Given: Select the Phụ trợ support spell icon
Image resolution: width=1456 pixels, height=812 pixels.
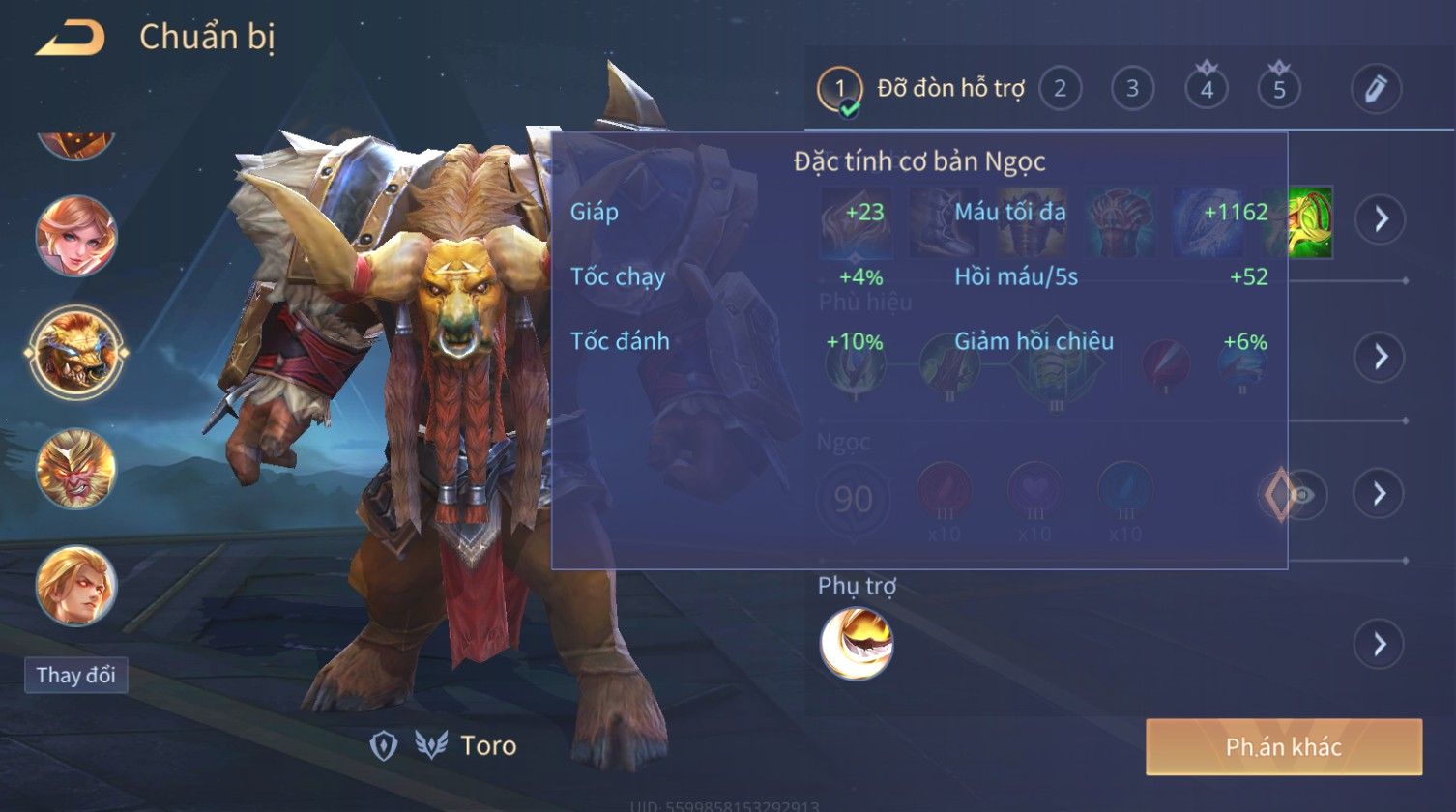Looking at the screenshot, I should pos(857,644).
